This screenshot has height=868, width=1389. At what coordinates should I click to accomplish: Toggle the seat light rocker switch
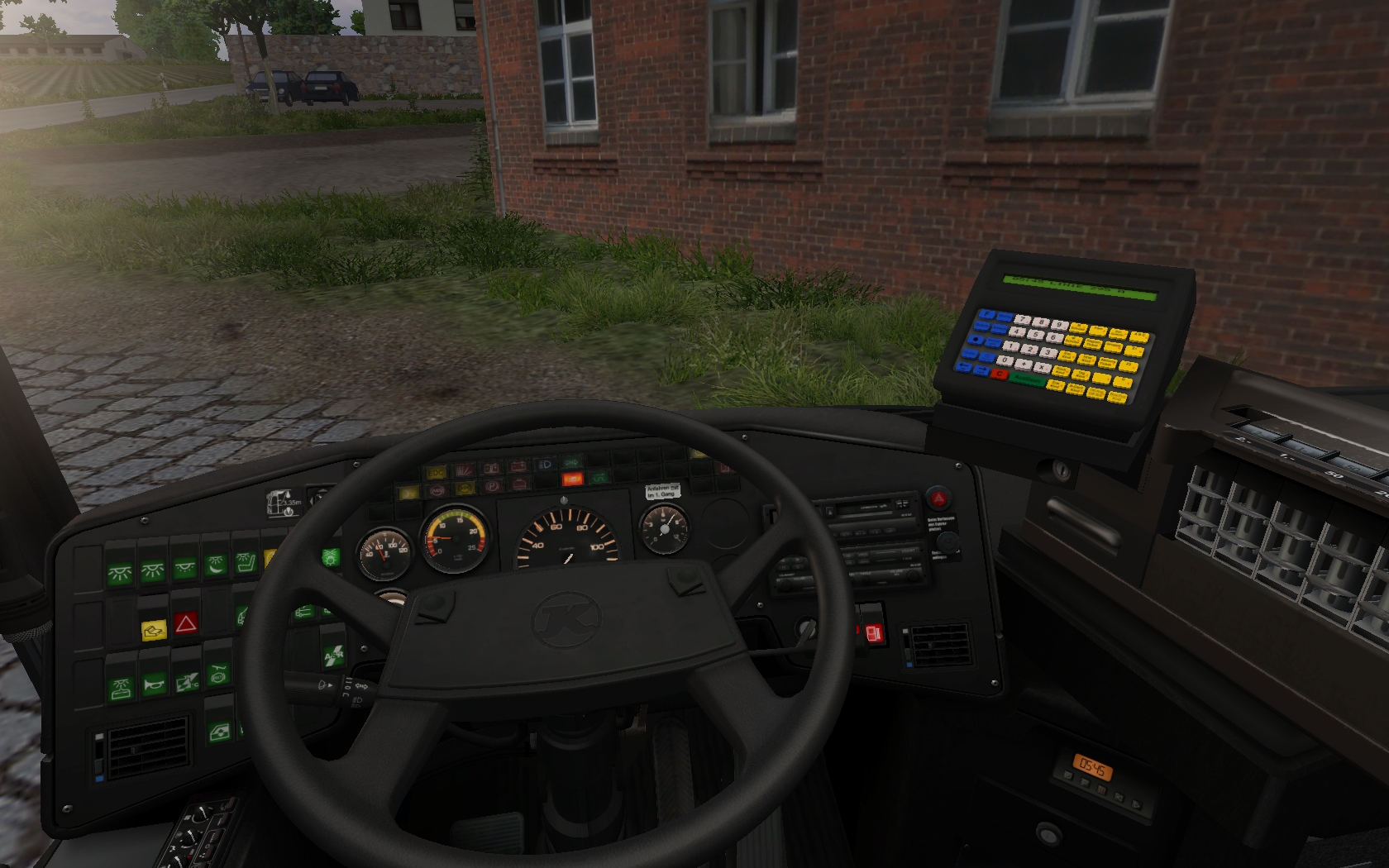tap(246, 564)
